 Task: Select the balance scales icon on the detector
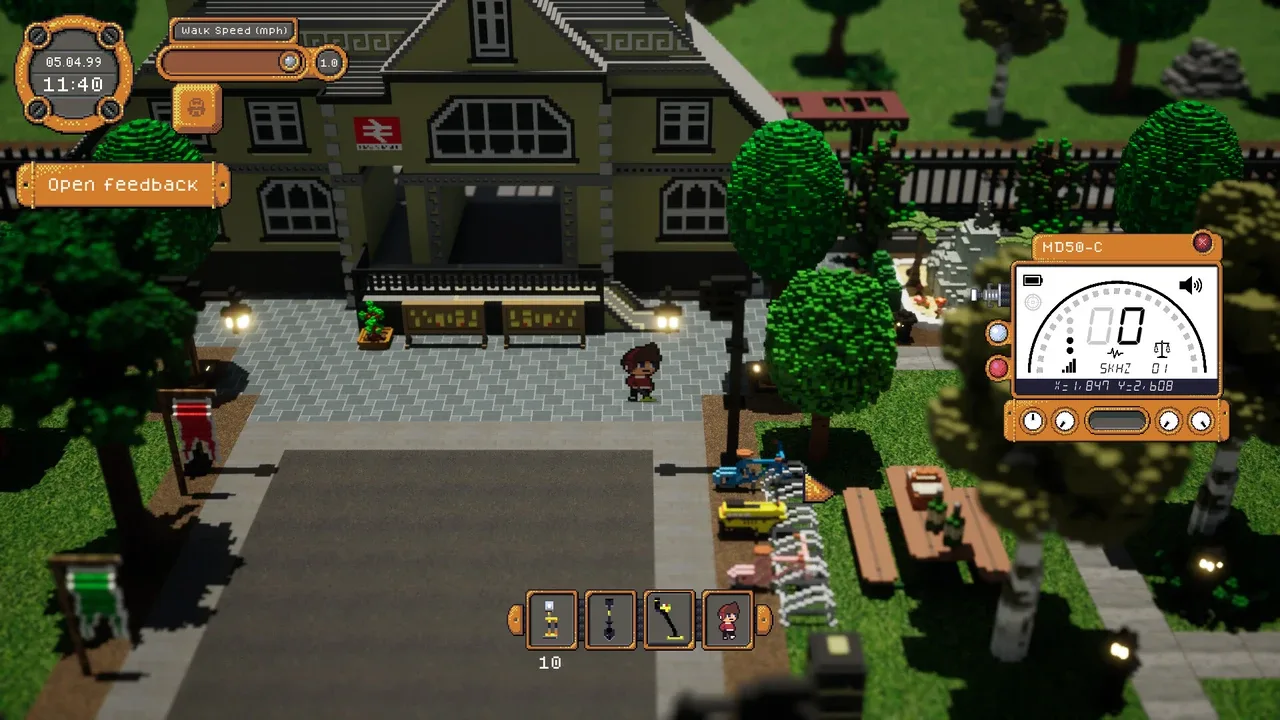point(1162,350)
